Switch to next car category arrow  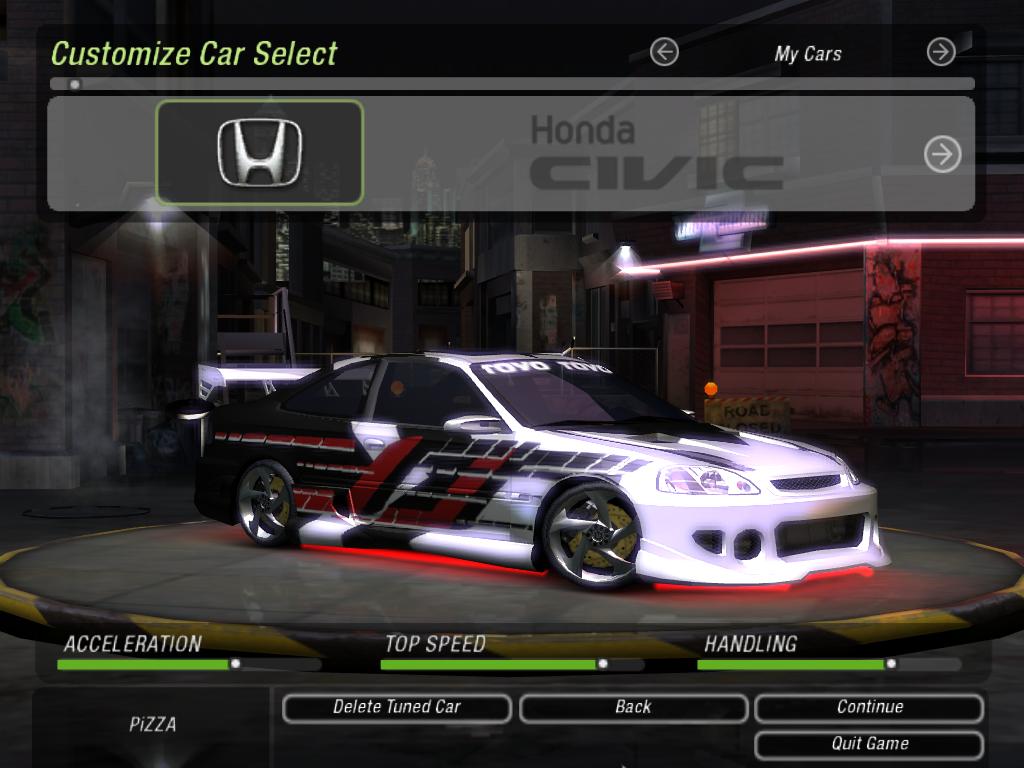coord(941,52)
